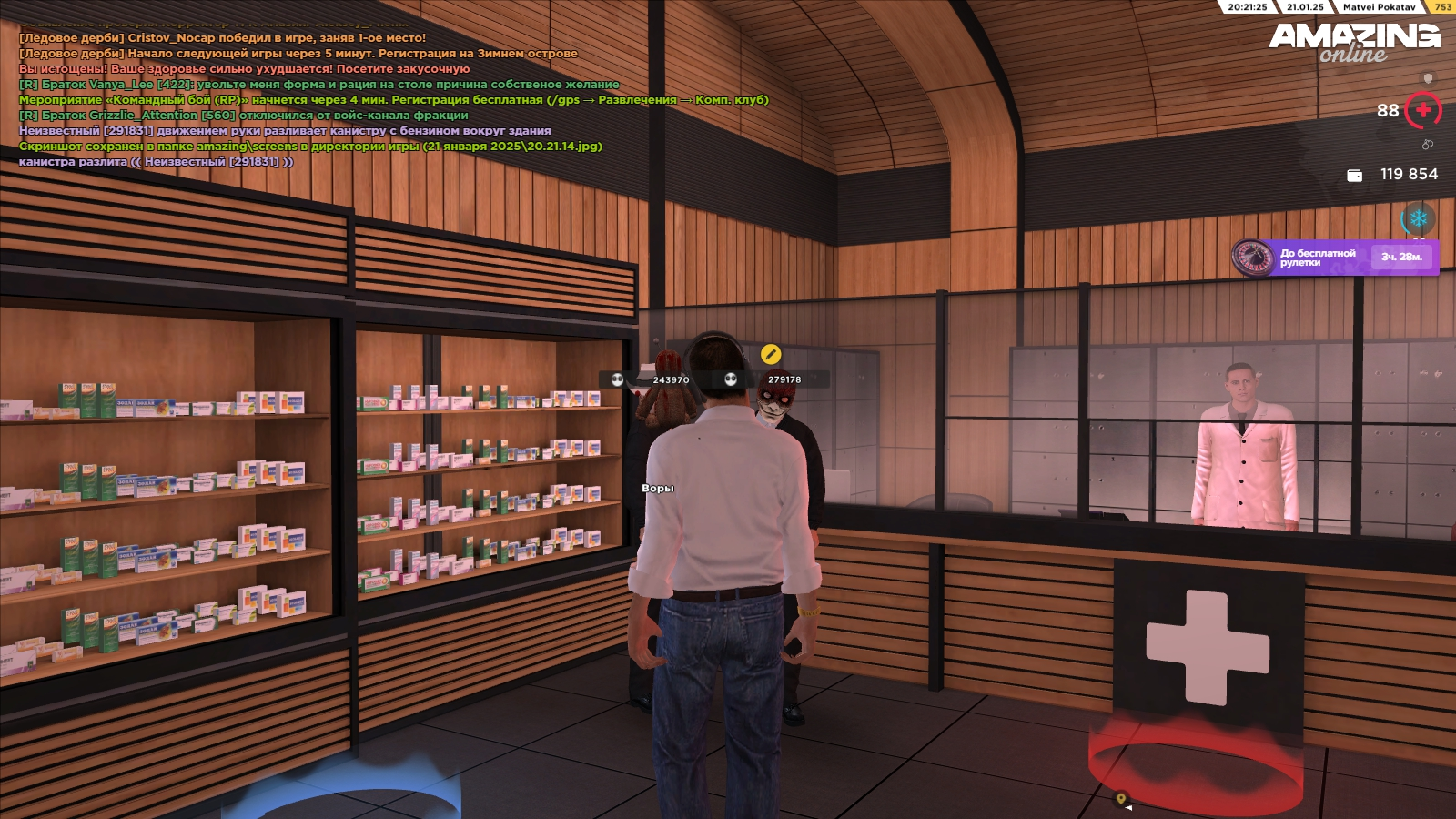The width and height of the screenshot is (1456, 819).
Task: Click the Amazing Online logo
Action: [x=1354, y=42]
